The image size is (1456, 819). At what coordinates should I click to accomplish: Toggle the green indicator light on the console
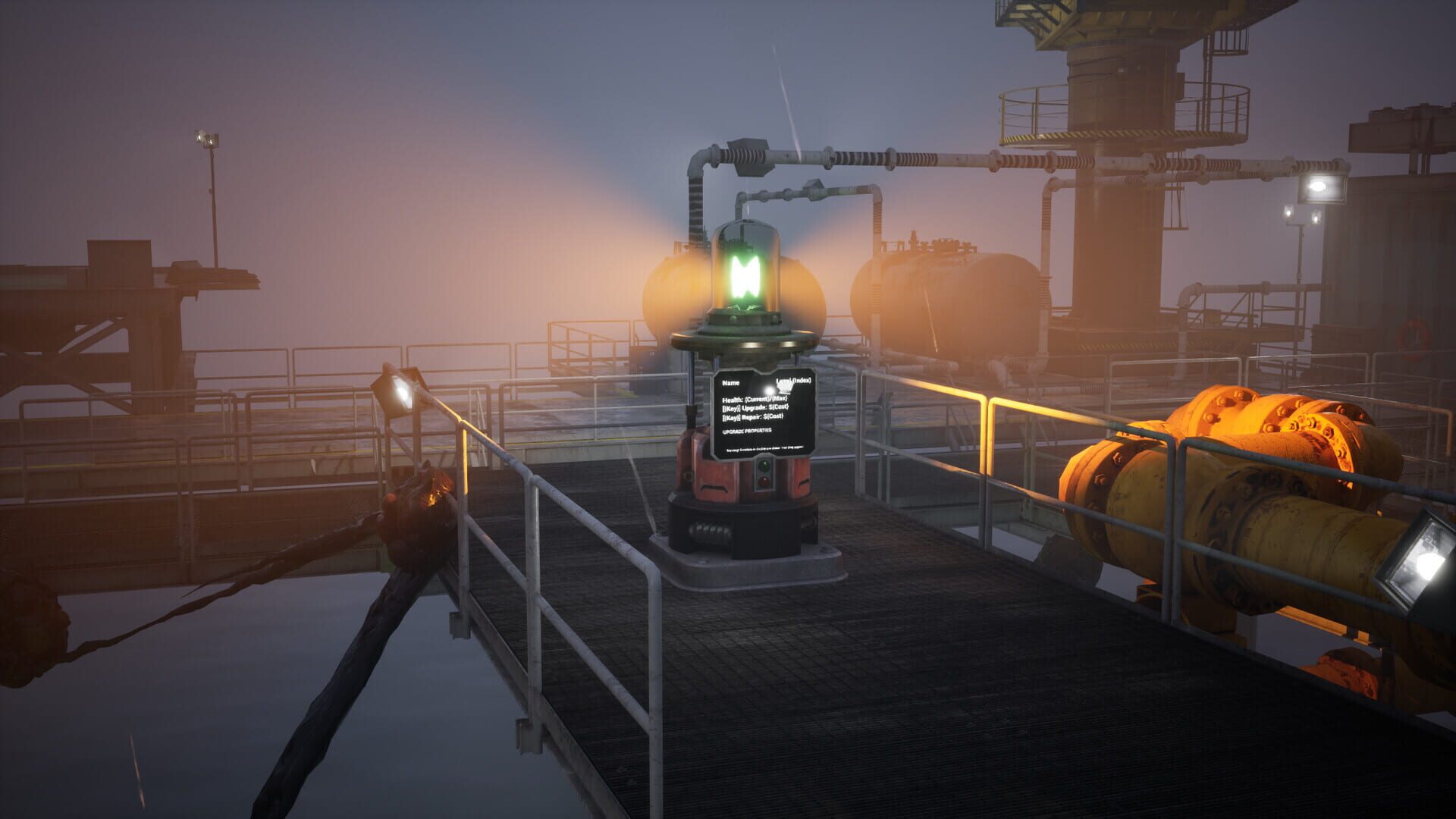(765, 466)
